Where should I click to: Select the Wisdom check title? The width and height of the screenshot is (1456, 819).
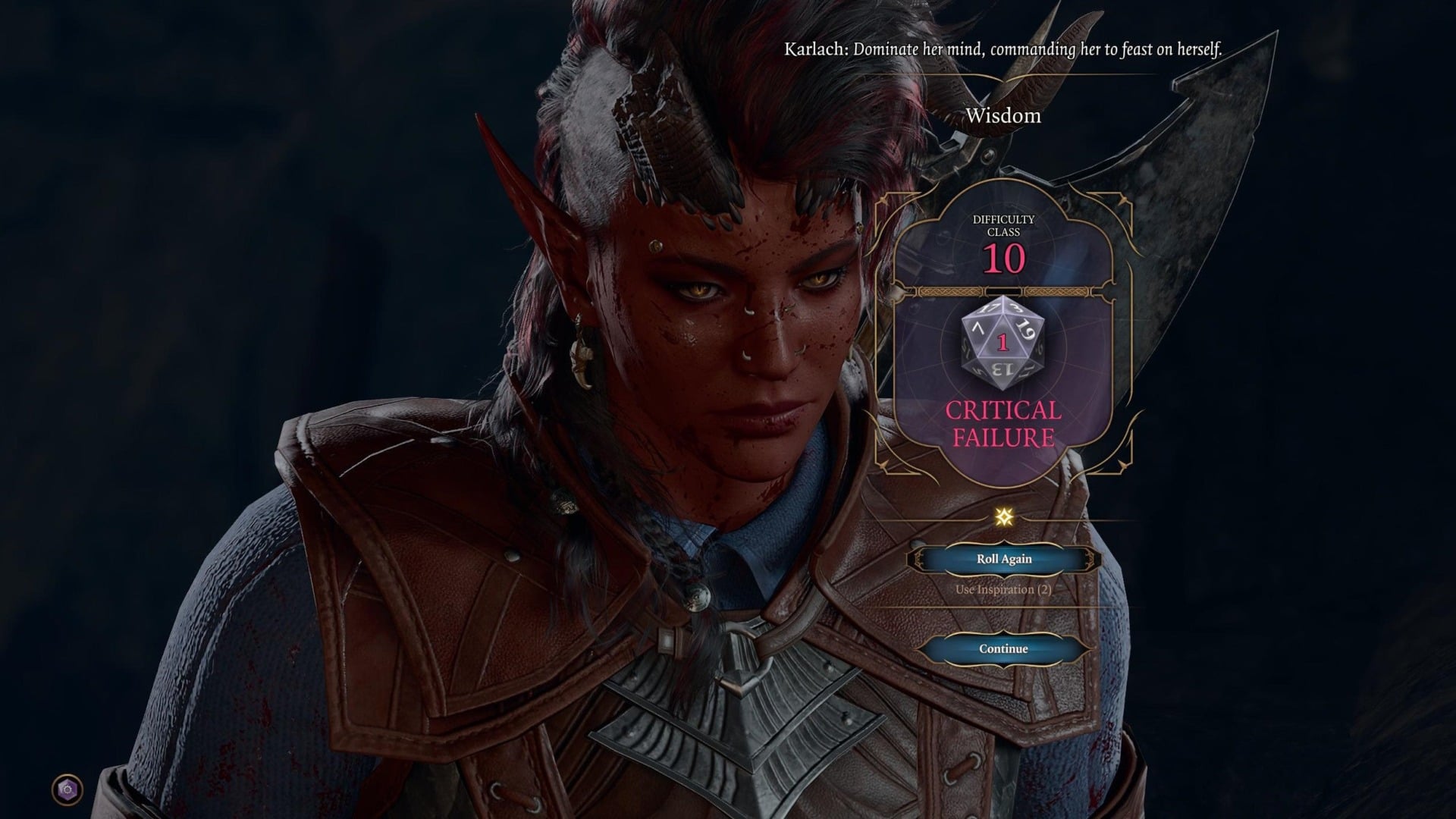click(x=1004, y=116)
